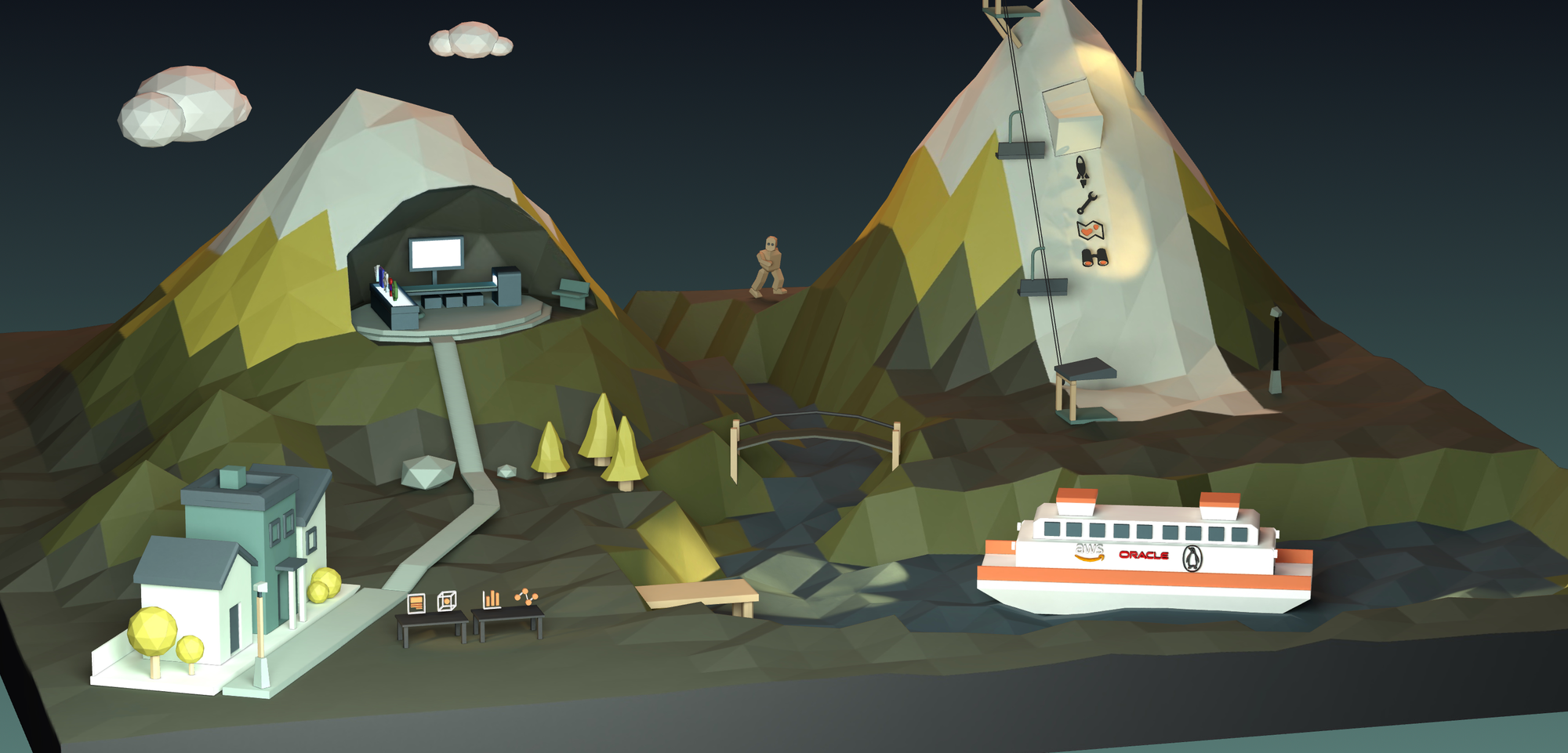Viewport: 1568px width, 753px height.
Task: Select the connected nodes graph icon
Action: [527, 598]
